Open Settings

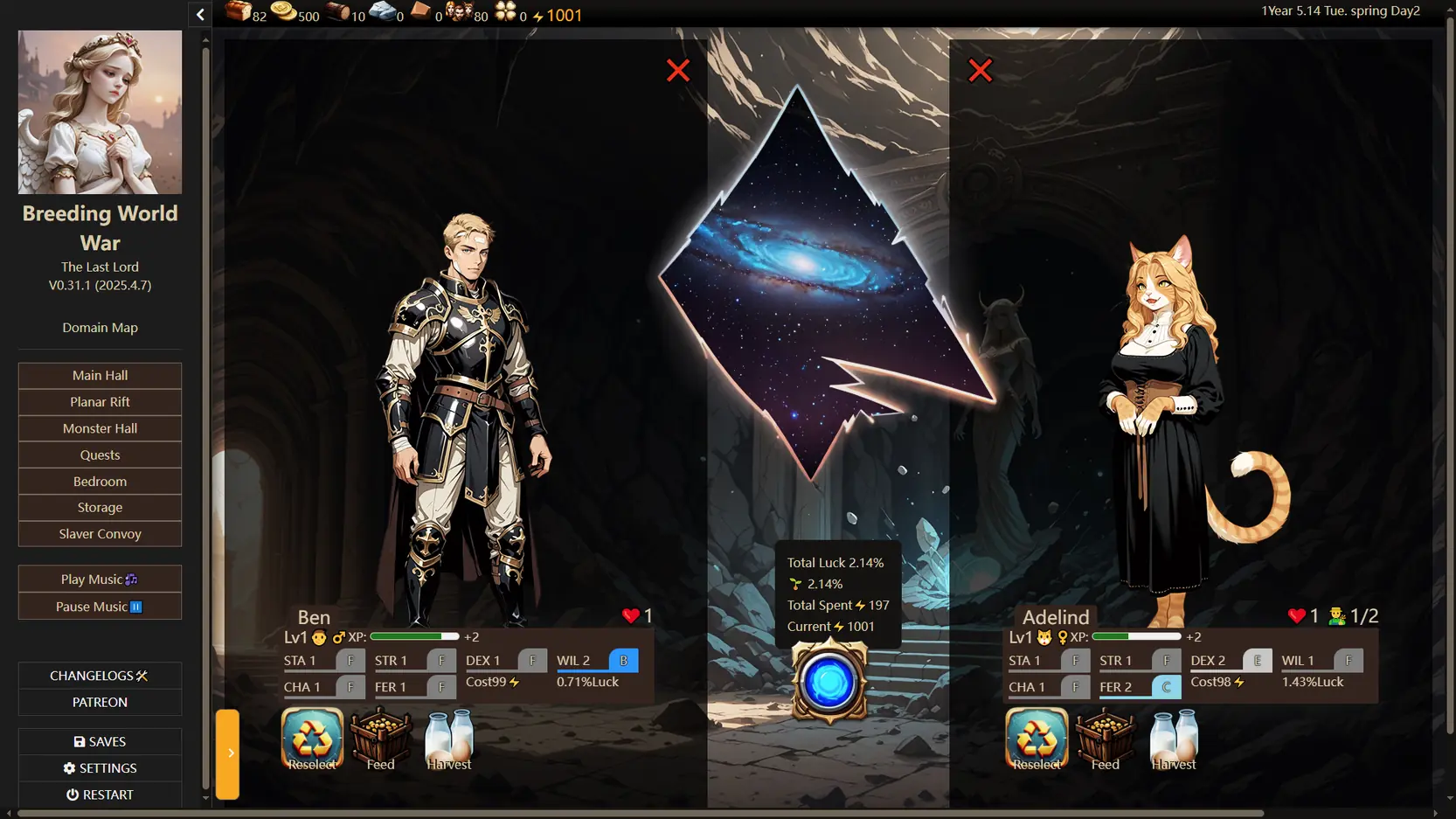(100, 768)
